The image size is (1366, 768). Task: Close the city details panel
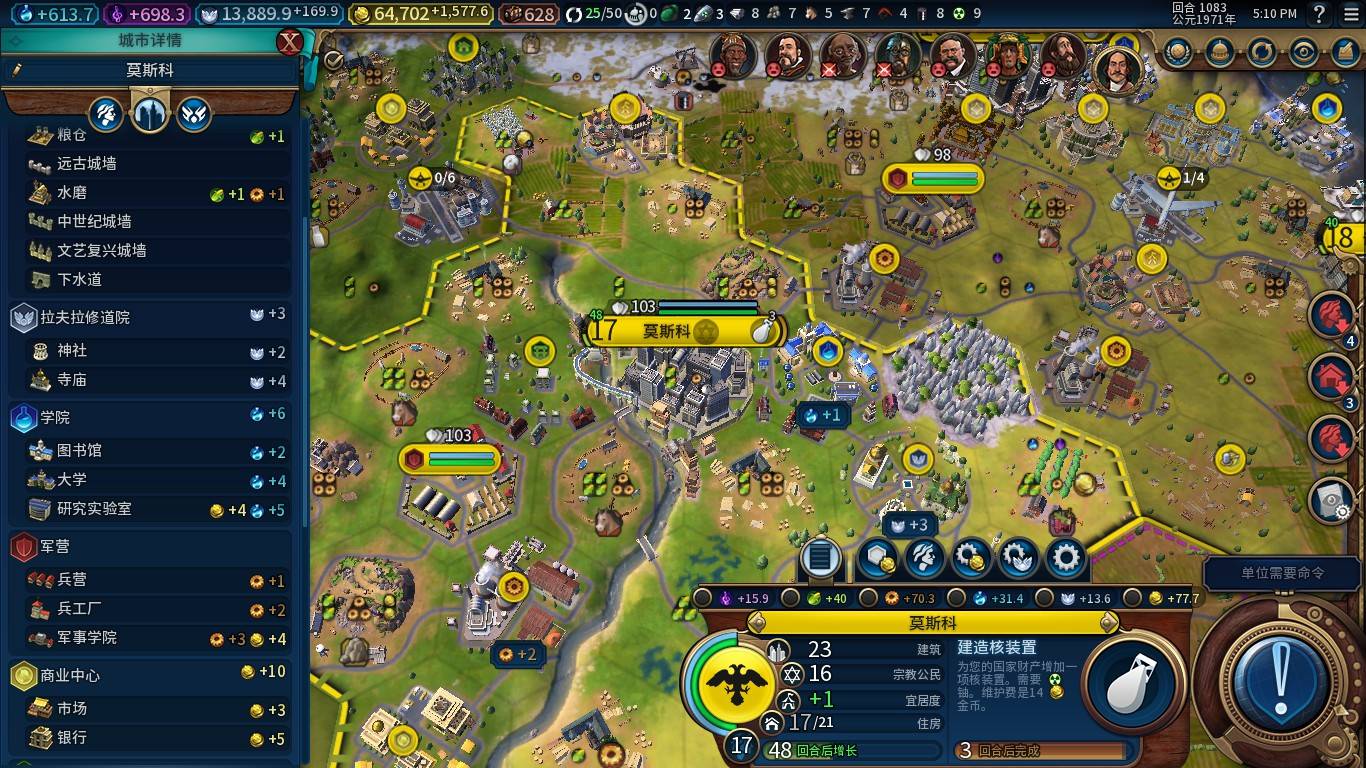(289, 42)
